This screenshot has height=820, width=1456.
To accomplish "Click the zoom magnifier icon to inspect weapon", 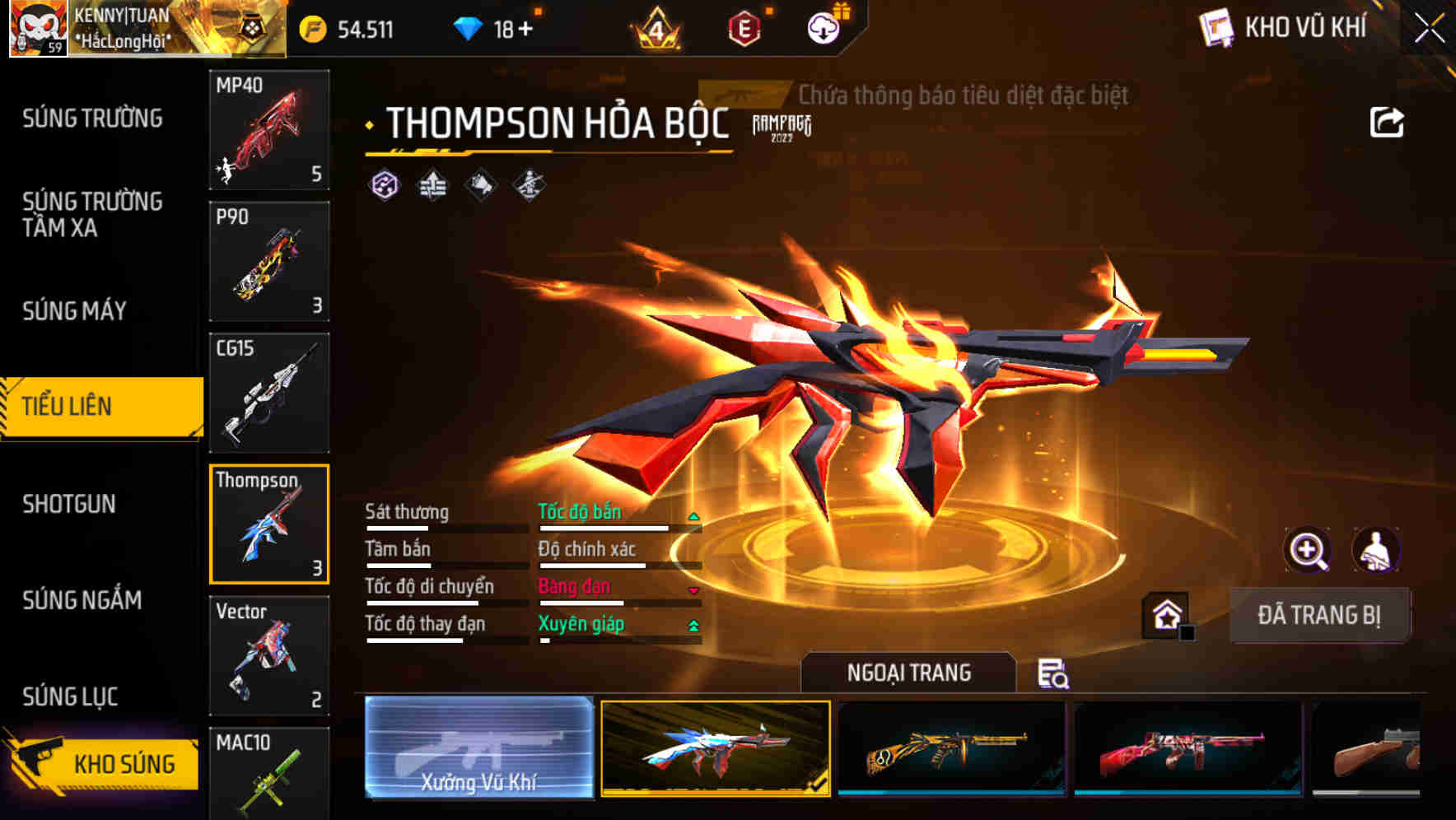I will click(x=1309, y=550).
